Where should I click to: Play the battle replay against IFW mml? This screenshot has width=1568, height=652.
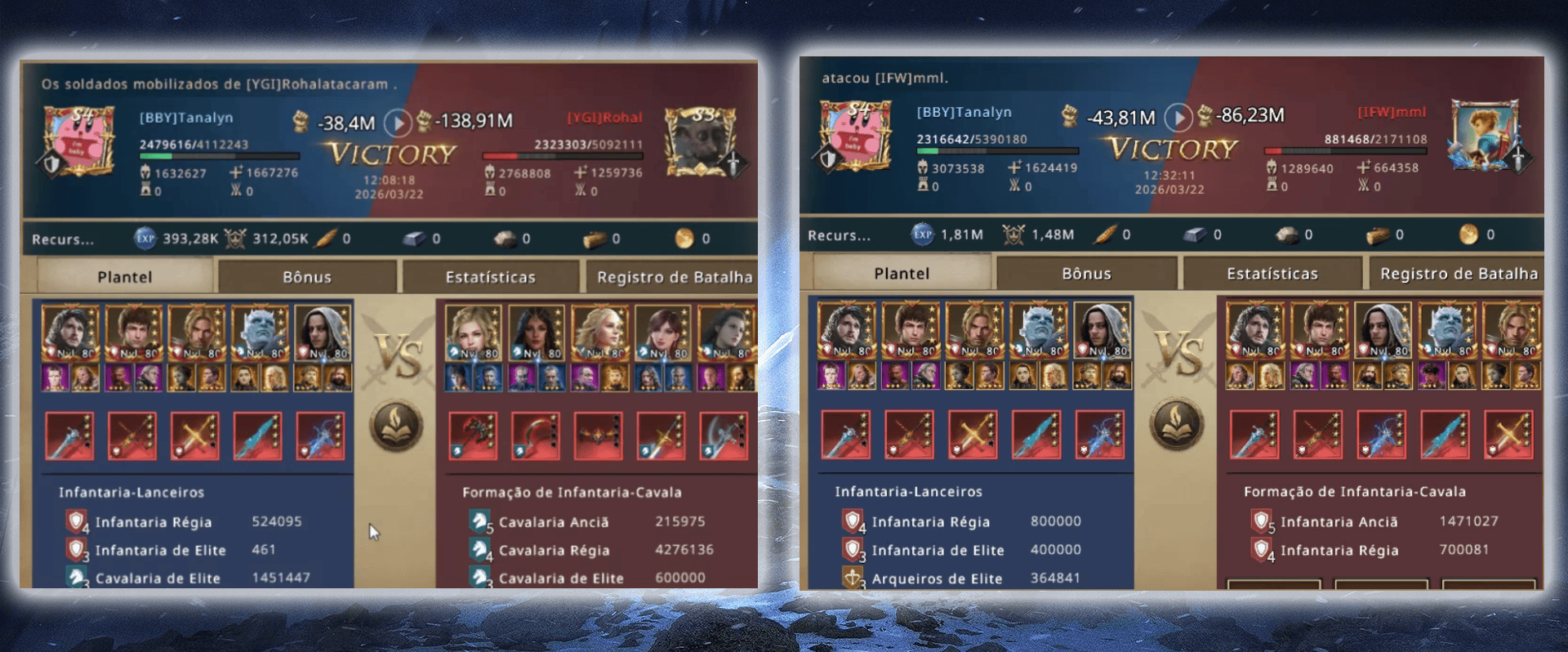1178,118
